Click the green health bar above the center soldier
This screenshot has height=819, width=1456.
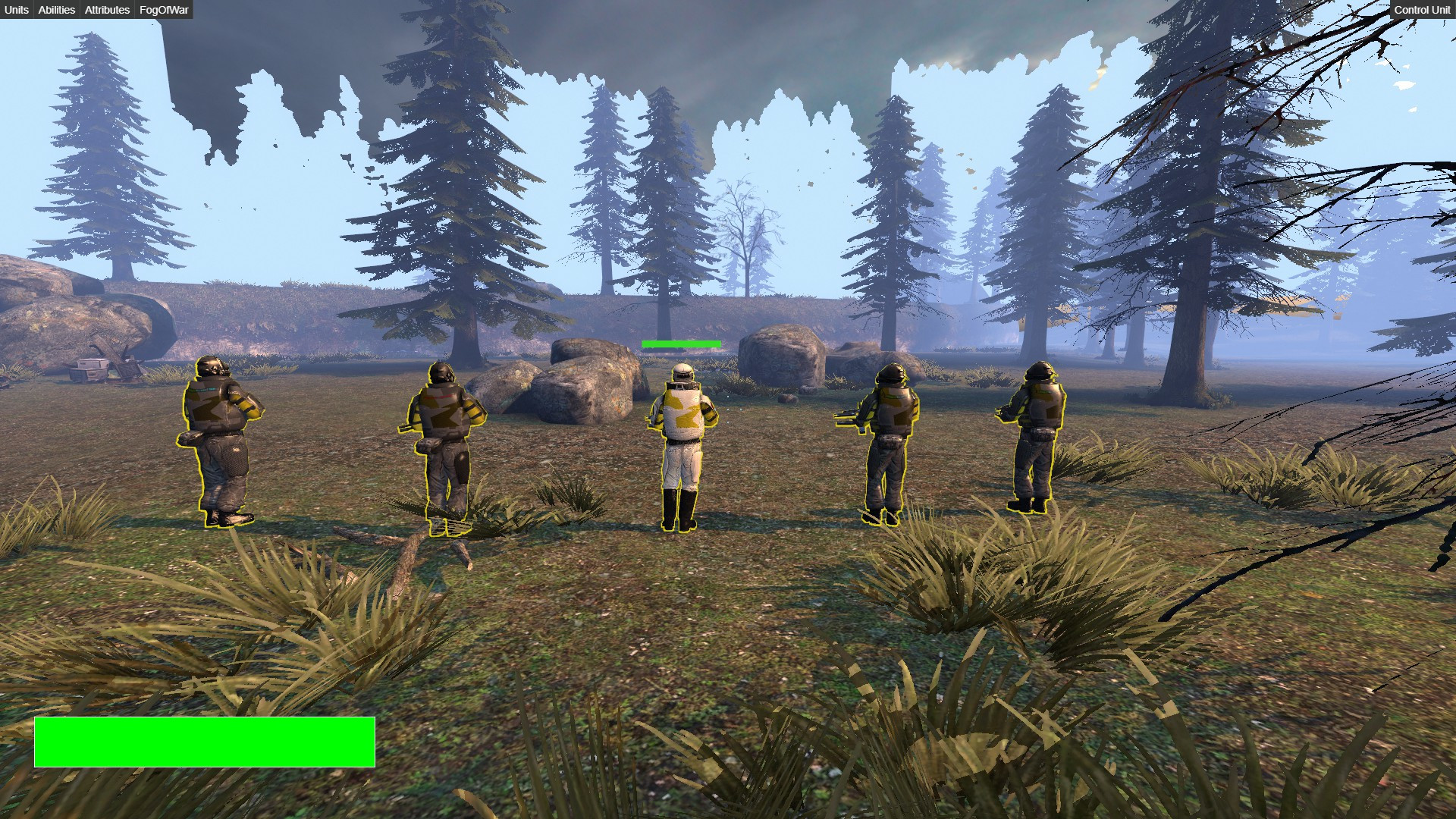(680, 344)
